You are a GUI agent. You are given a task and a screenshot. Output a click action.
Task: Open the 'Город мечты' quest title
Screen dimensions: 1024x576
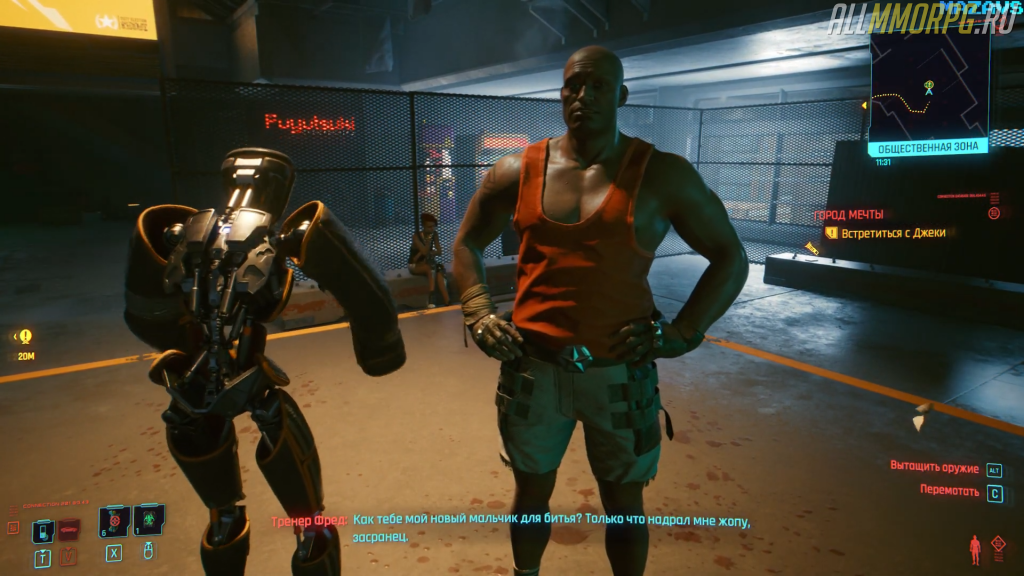coord(849,214)
